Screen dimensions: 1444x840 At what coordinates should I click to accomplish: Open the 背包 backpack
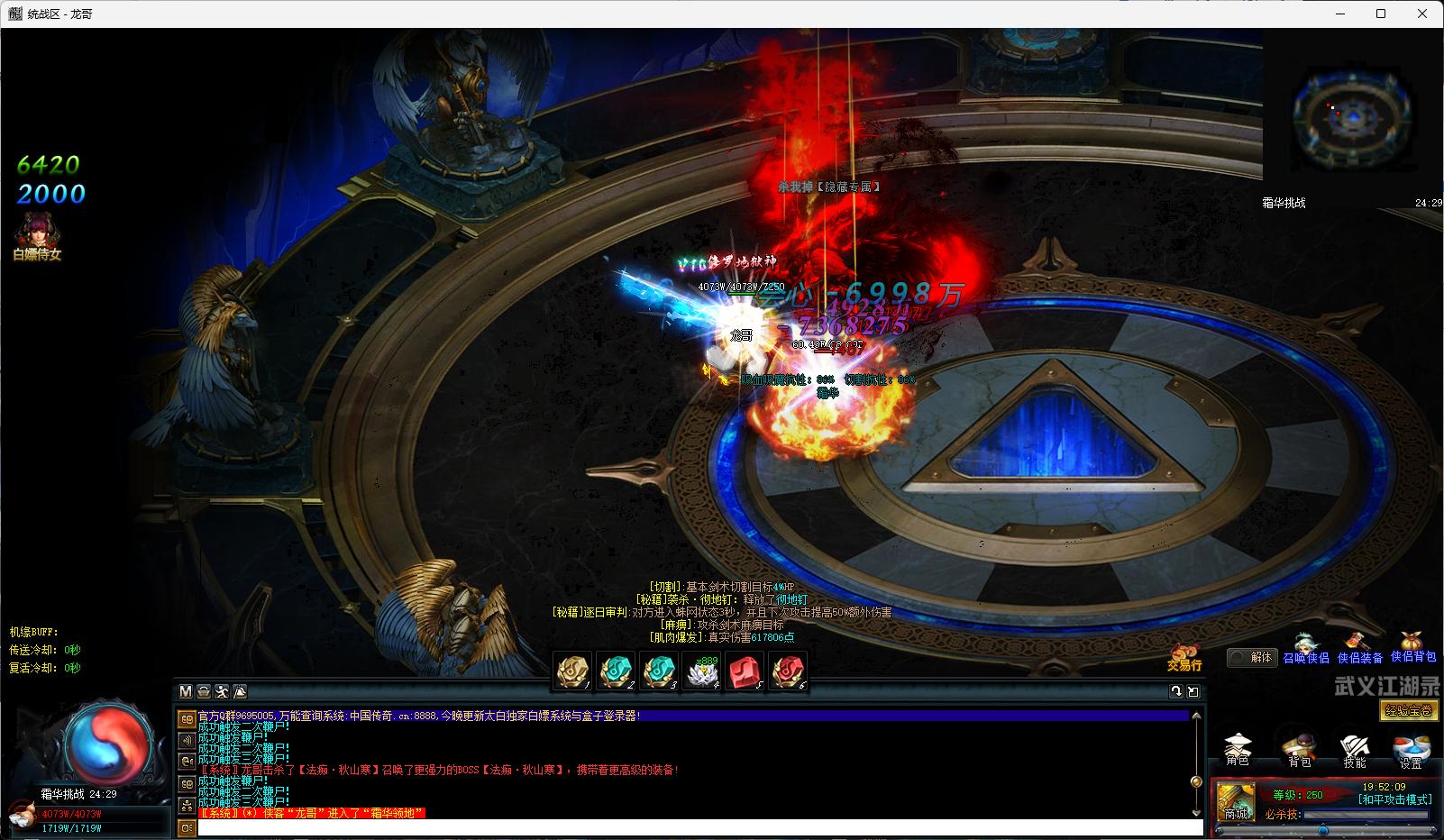(x=1299, y=750)
